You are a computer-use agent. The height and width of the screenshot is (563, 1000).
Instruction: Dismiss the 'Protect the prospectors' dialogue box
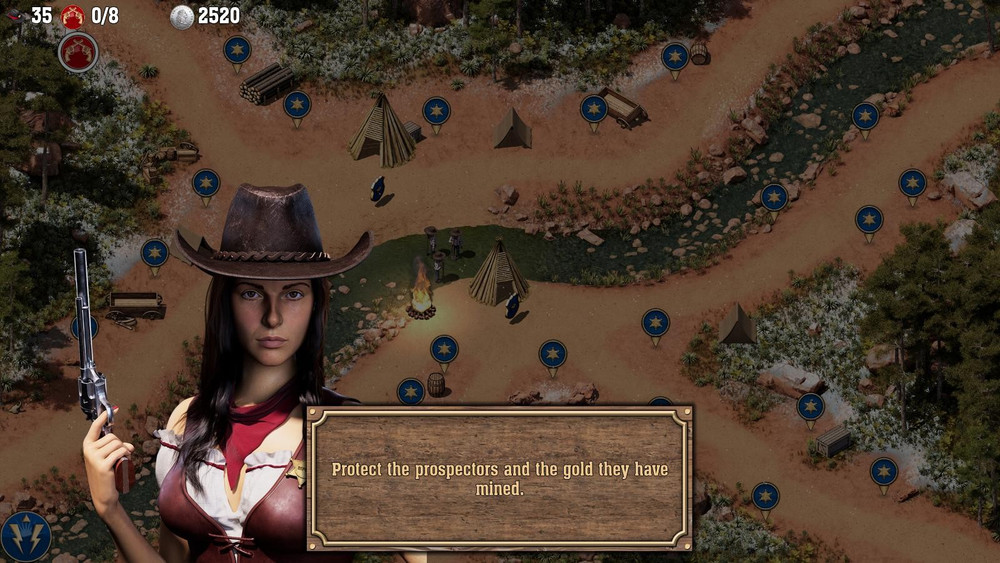[499, 477]
